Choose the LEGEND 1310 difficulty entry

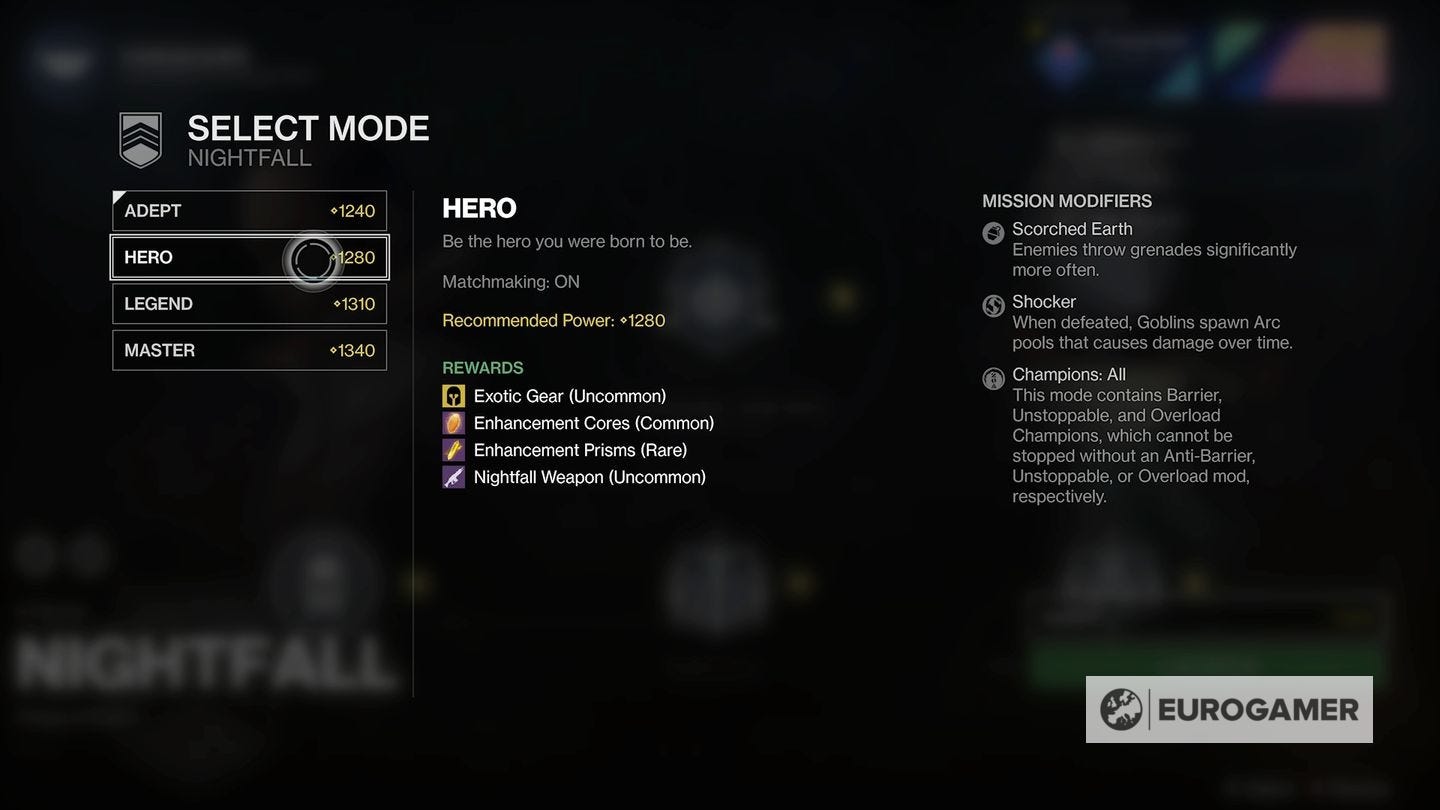point(248,303)
